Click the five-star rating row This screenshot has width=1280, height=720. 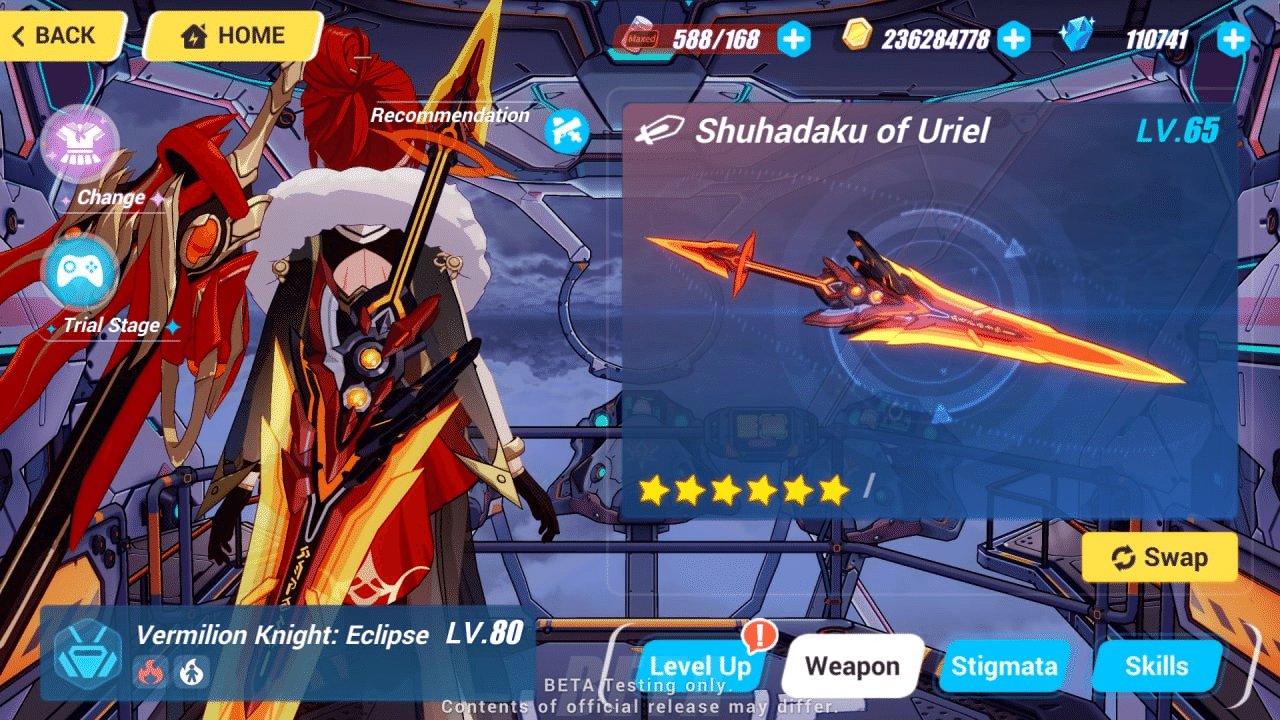click(744, 490)
